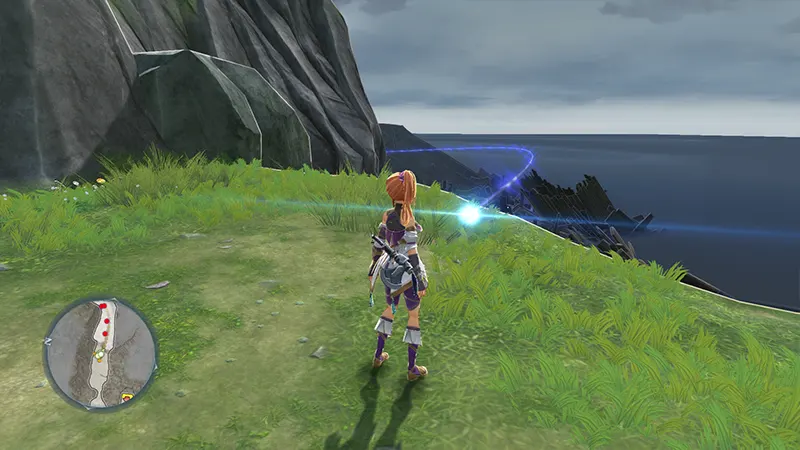Click the yellow-outlined marker on the minimap edge
The image size is (800, 450).
[128, 397]
